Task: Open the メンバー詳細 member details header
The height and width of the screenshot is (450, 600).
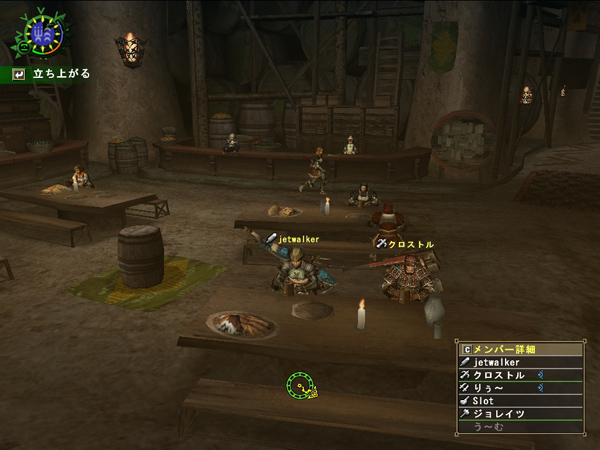Action: (520, 350)
